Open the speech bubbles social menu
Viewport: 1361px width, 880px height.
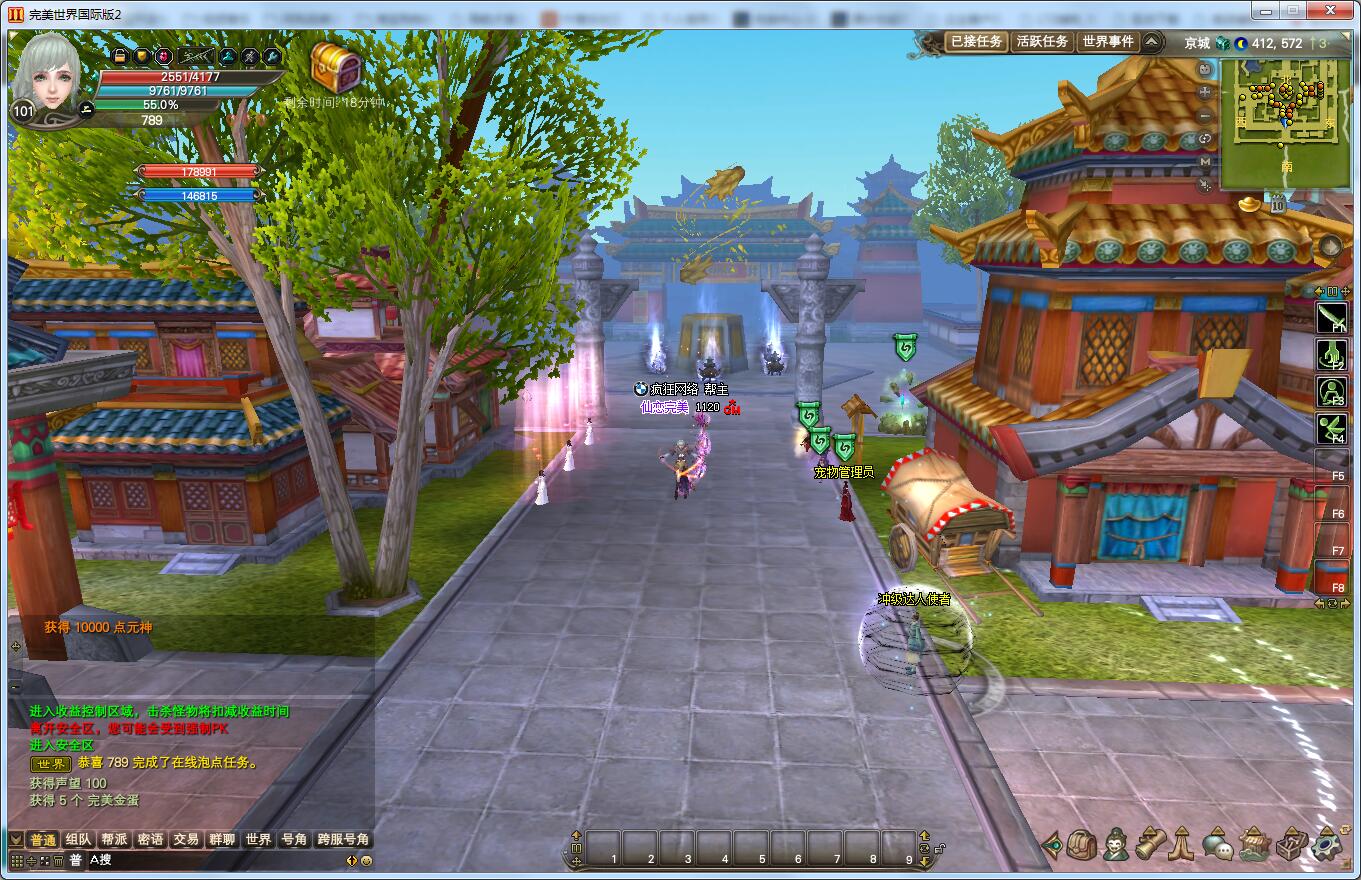click(1217, 846)
